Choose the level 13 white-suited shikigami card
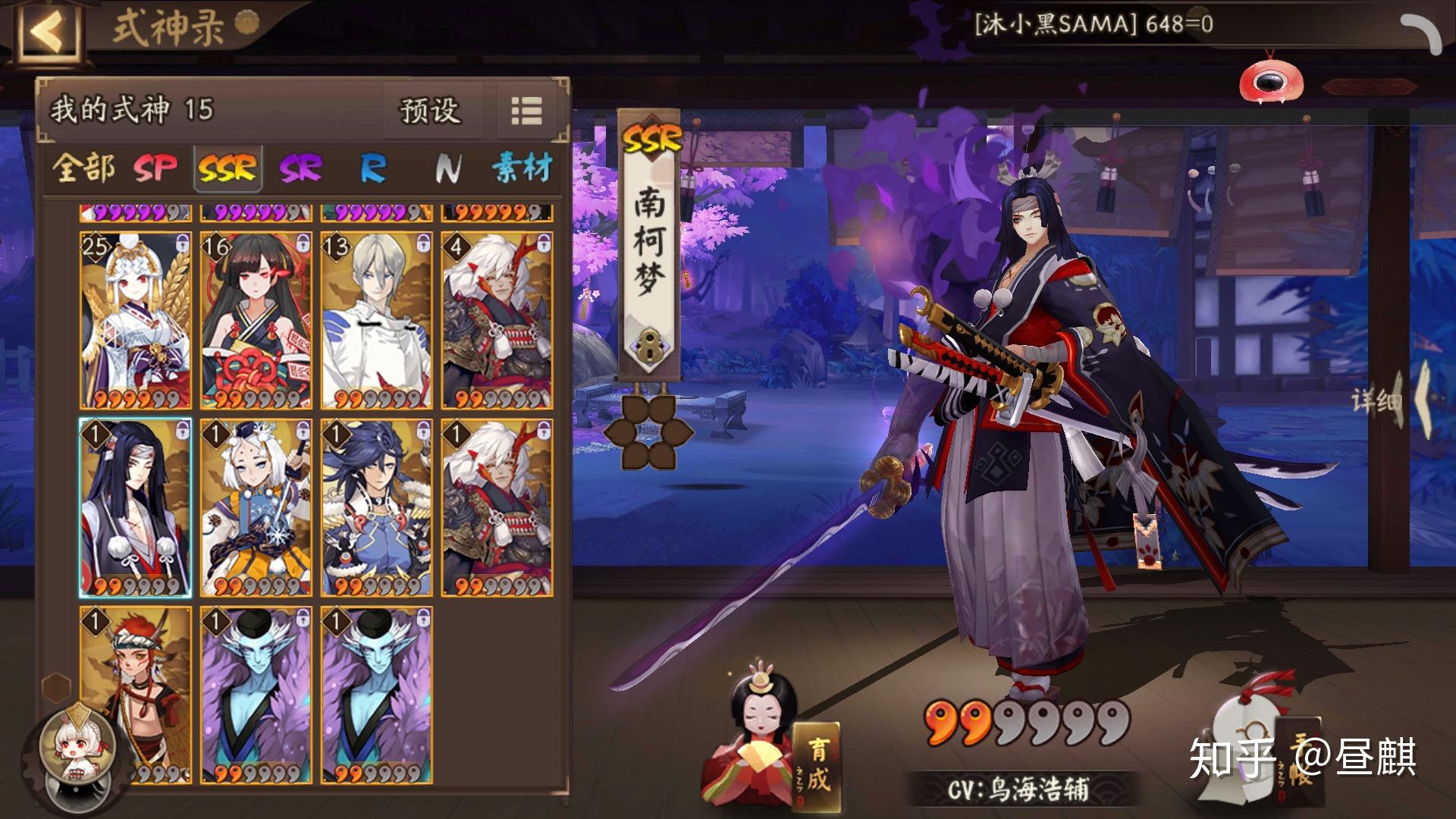1456x819 pixels. click(377, 320)
